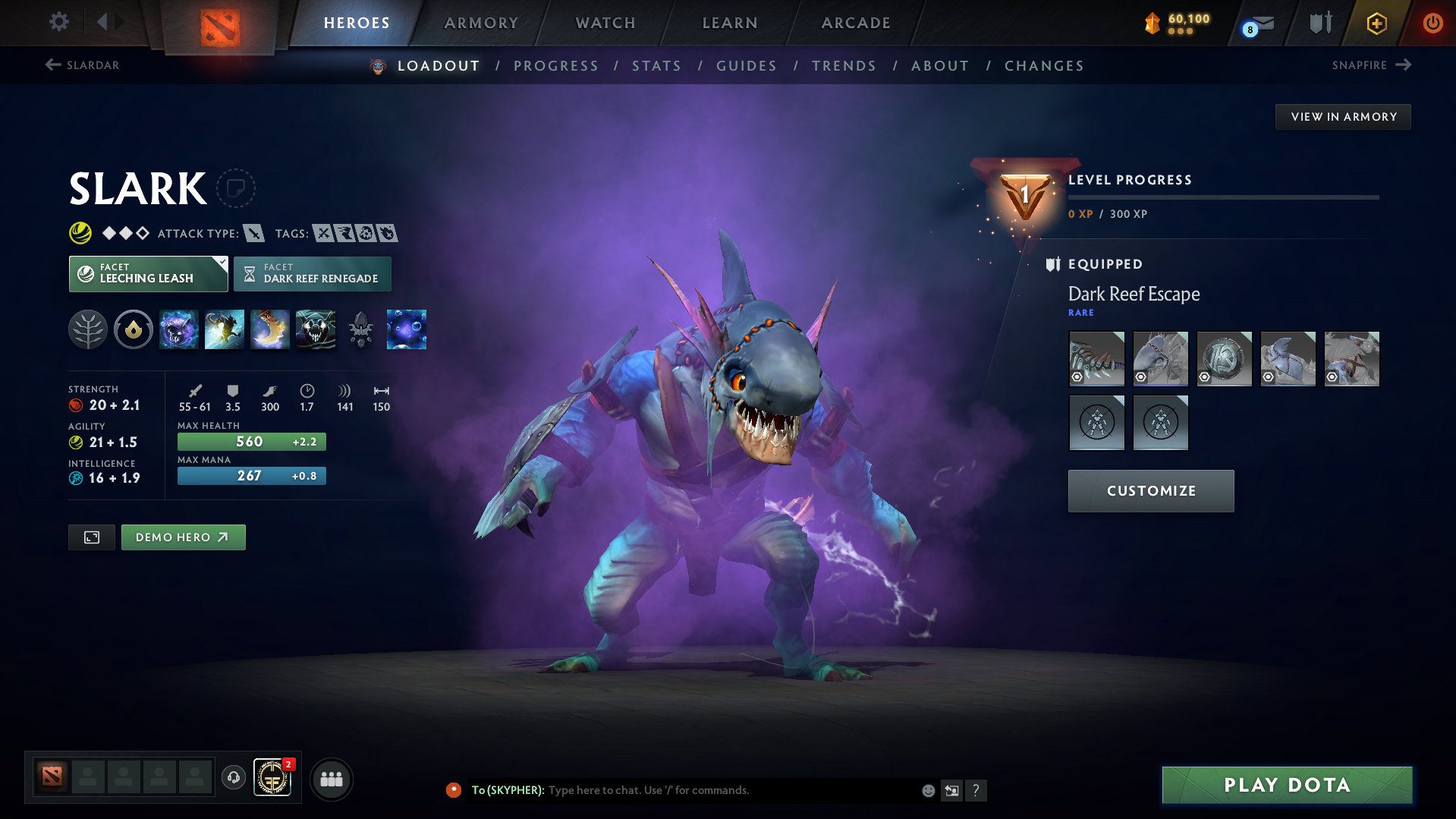Toggle preview on the equipped shield item
1456x819 pixels.
coord(1206,376)
